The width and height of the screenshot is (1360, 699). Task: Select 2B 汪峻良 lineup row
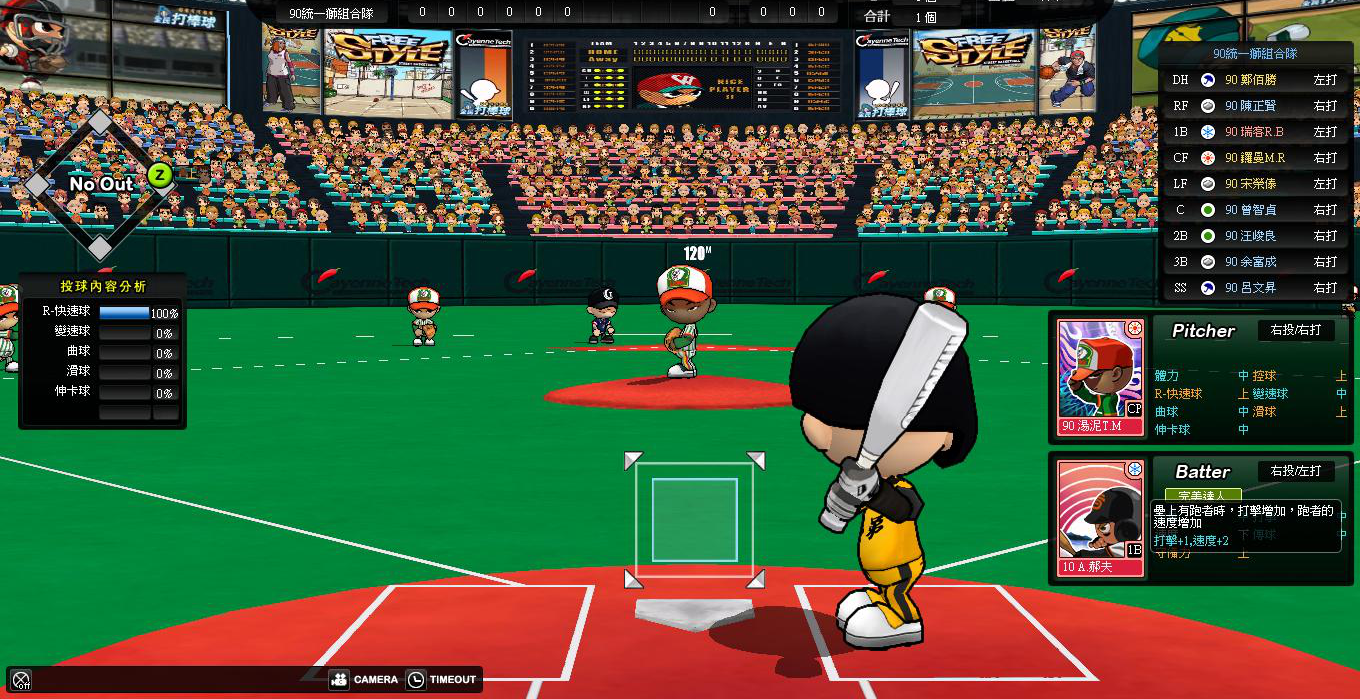[x=1255, y=236]
